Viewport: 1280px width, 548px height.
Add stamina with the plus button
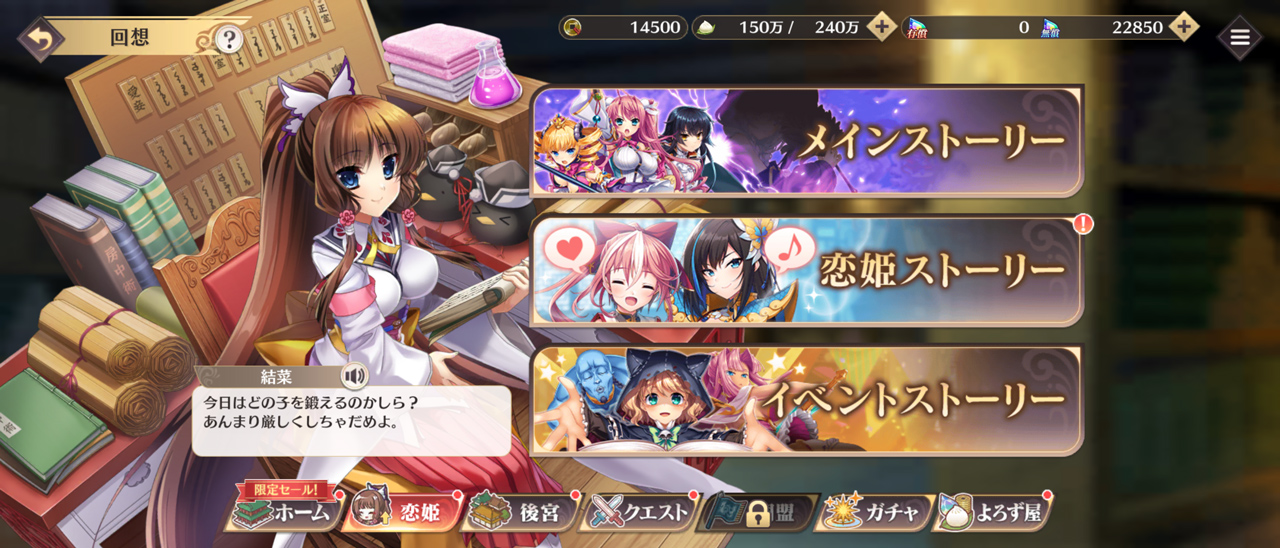tap(881, 27)
